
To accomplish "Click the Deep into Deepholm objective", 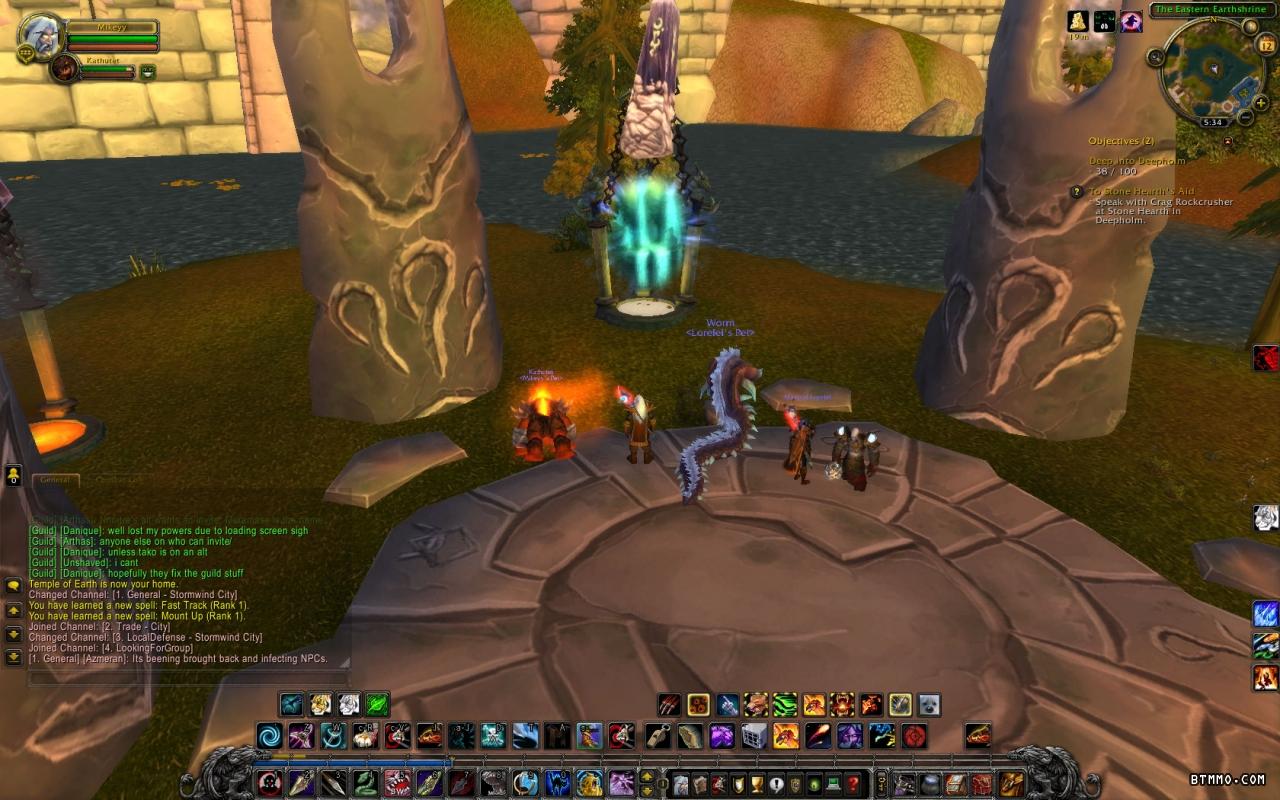I will (1136, 160).
